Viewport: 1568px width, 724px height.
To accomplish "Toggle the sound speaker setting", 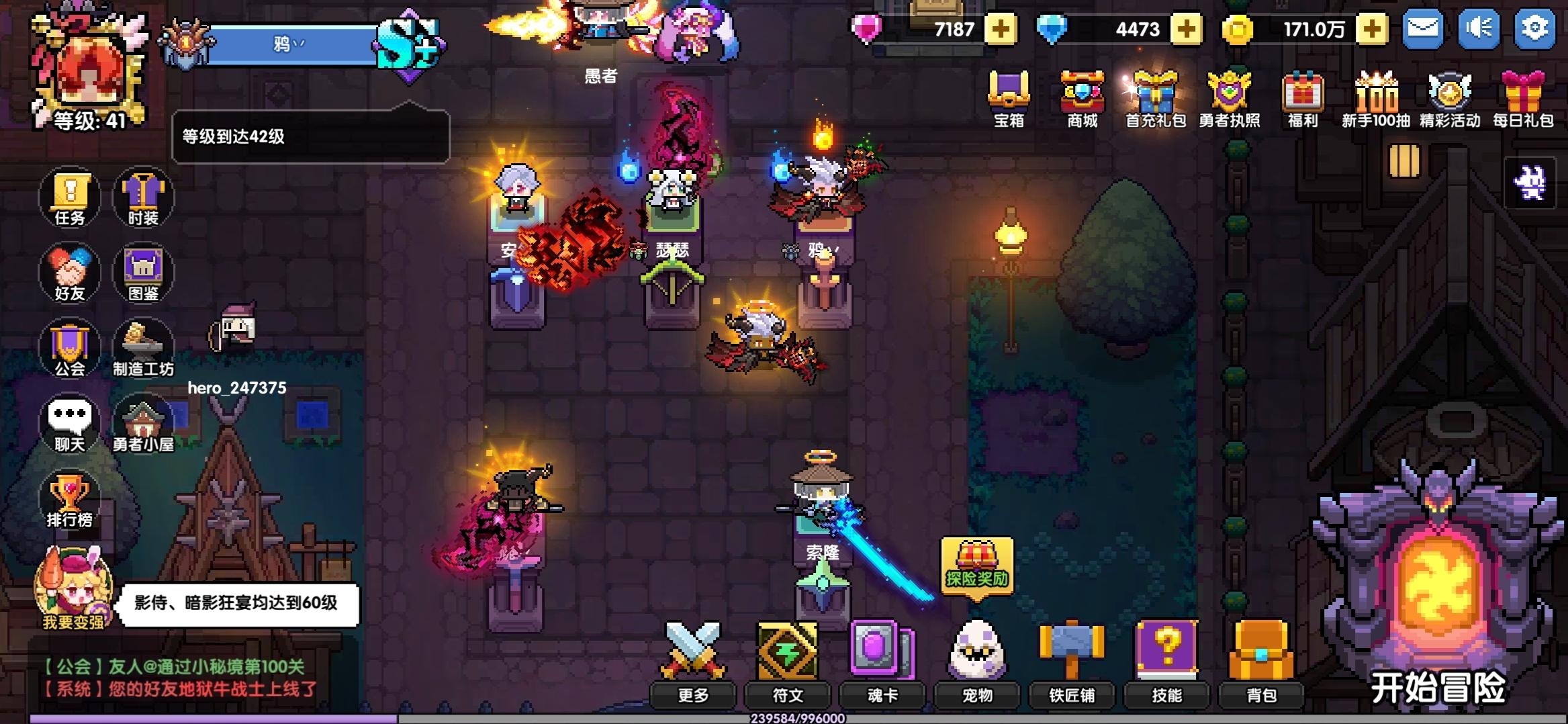I will [x=1478, y=29].
